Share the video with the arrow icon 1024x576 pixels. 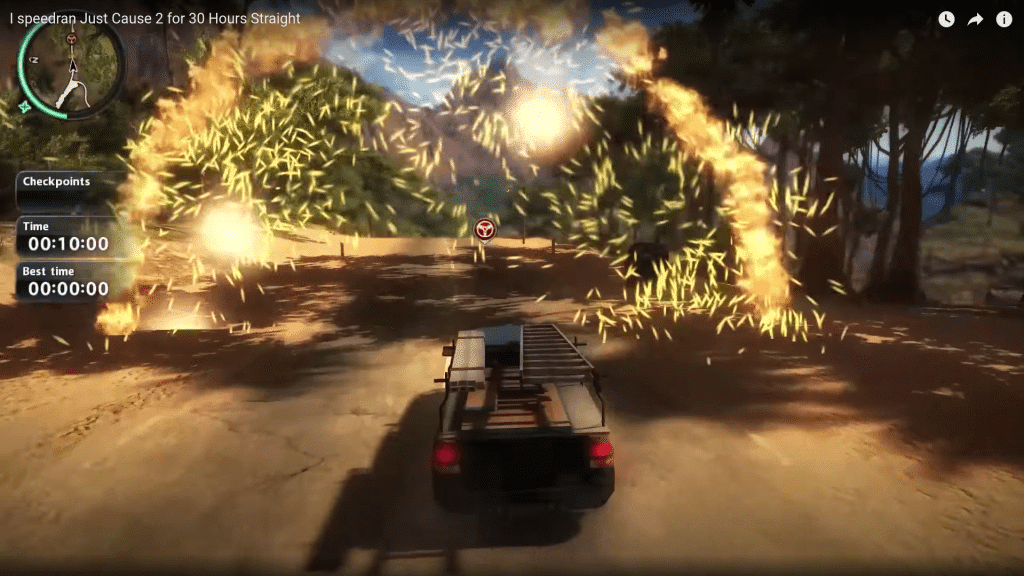(x=975, y=19)
